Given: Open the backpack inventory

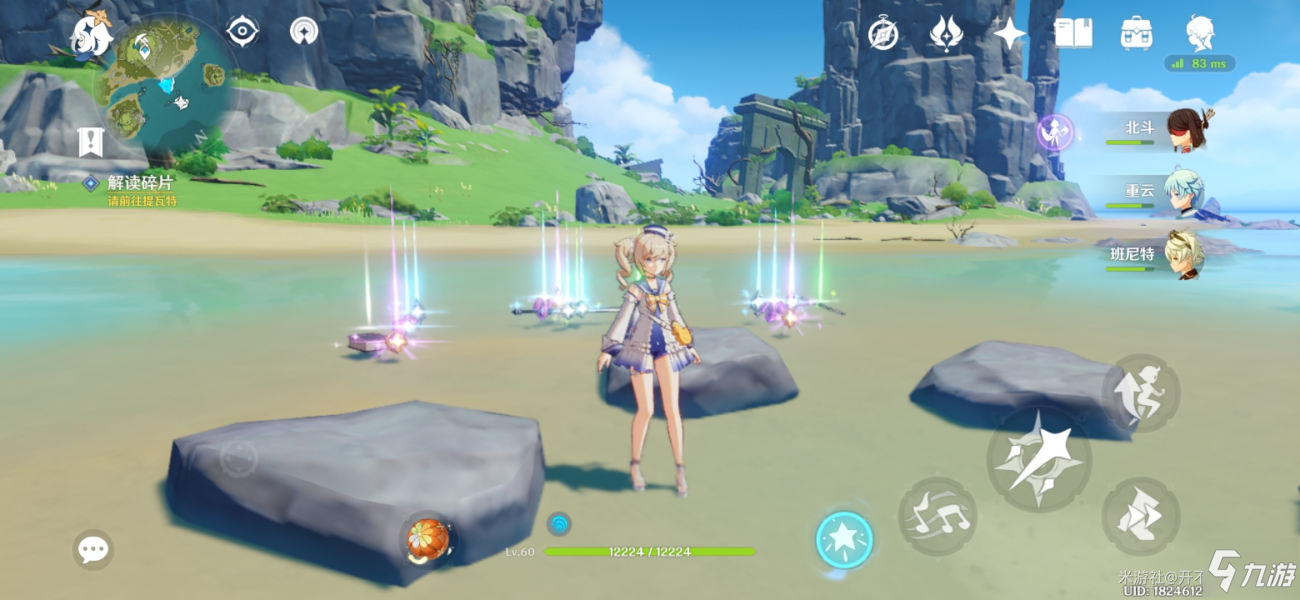Looking at the screenshot, I should 1136,33.
